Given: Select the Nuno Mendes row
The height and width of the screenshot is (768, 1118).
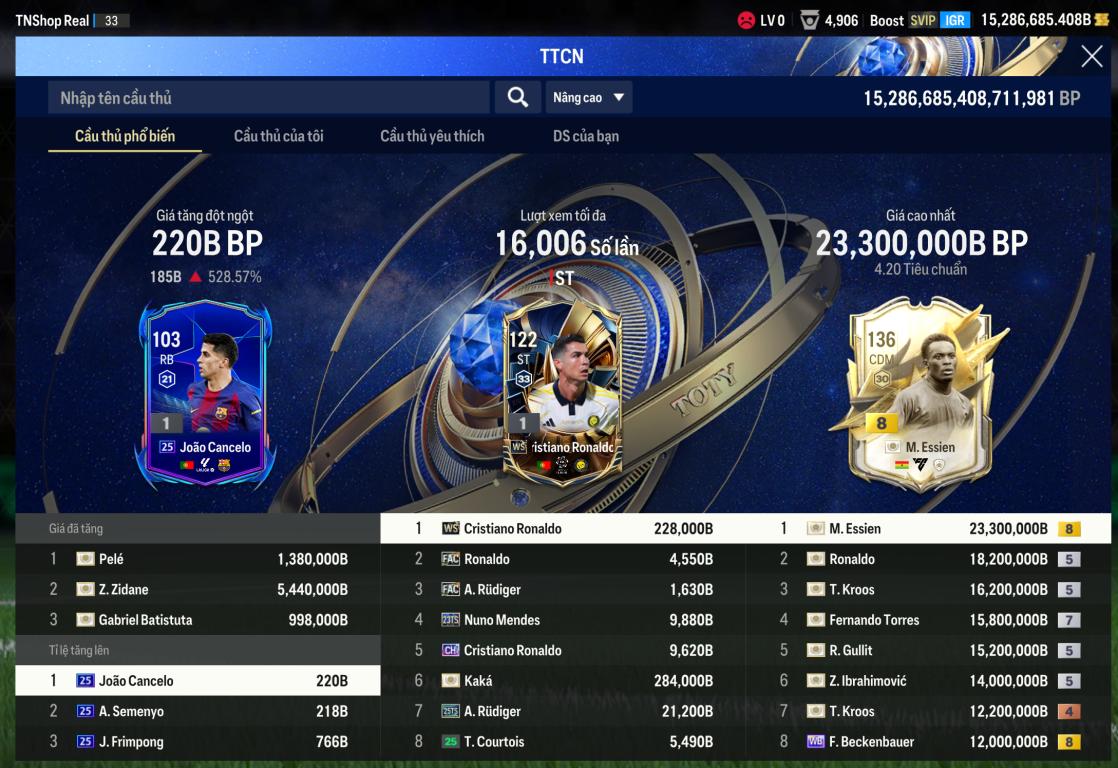Looking at the screenshot, I should coord(563,620).
